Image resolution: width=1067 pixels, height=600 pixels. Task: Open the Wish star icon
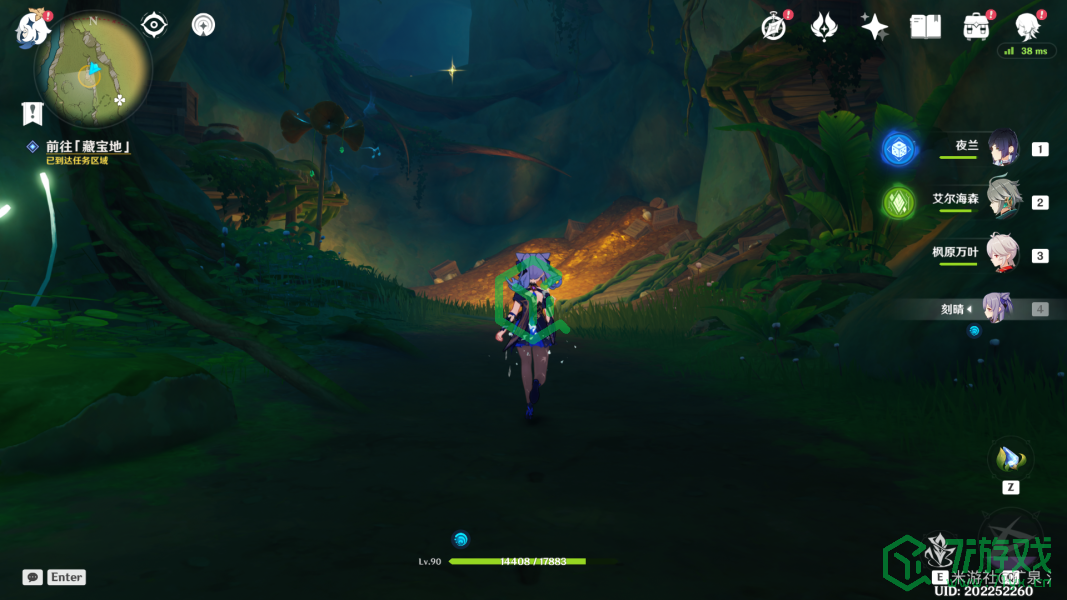pos(874,27)
